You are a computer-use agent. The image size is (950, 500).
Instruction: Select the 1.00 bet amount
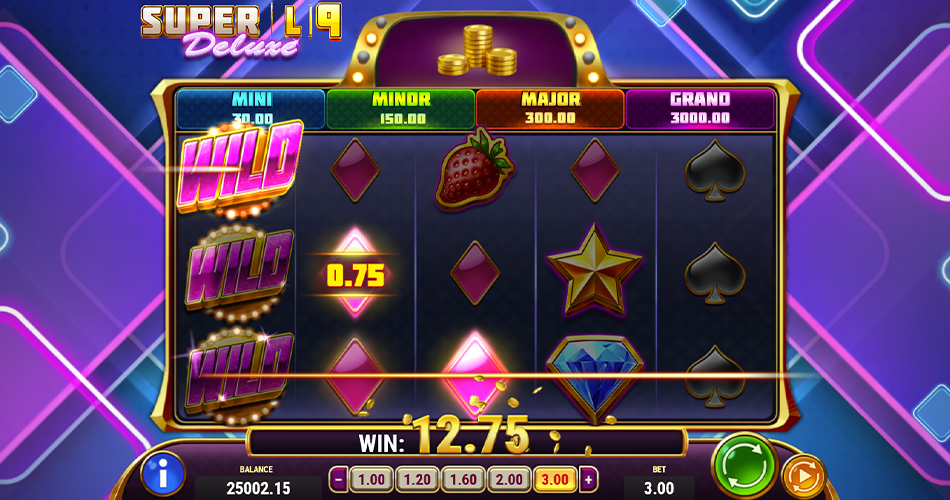(x=370, y=479)
